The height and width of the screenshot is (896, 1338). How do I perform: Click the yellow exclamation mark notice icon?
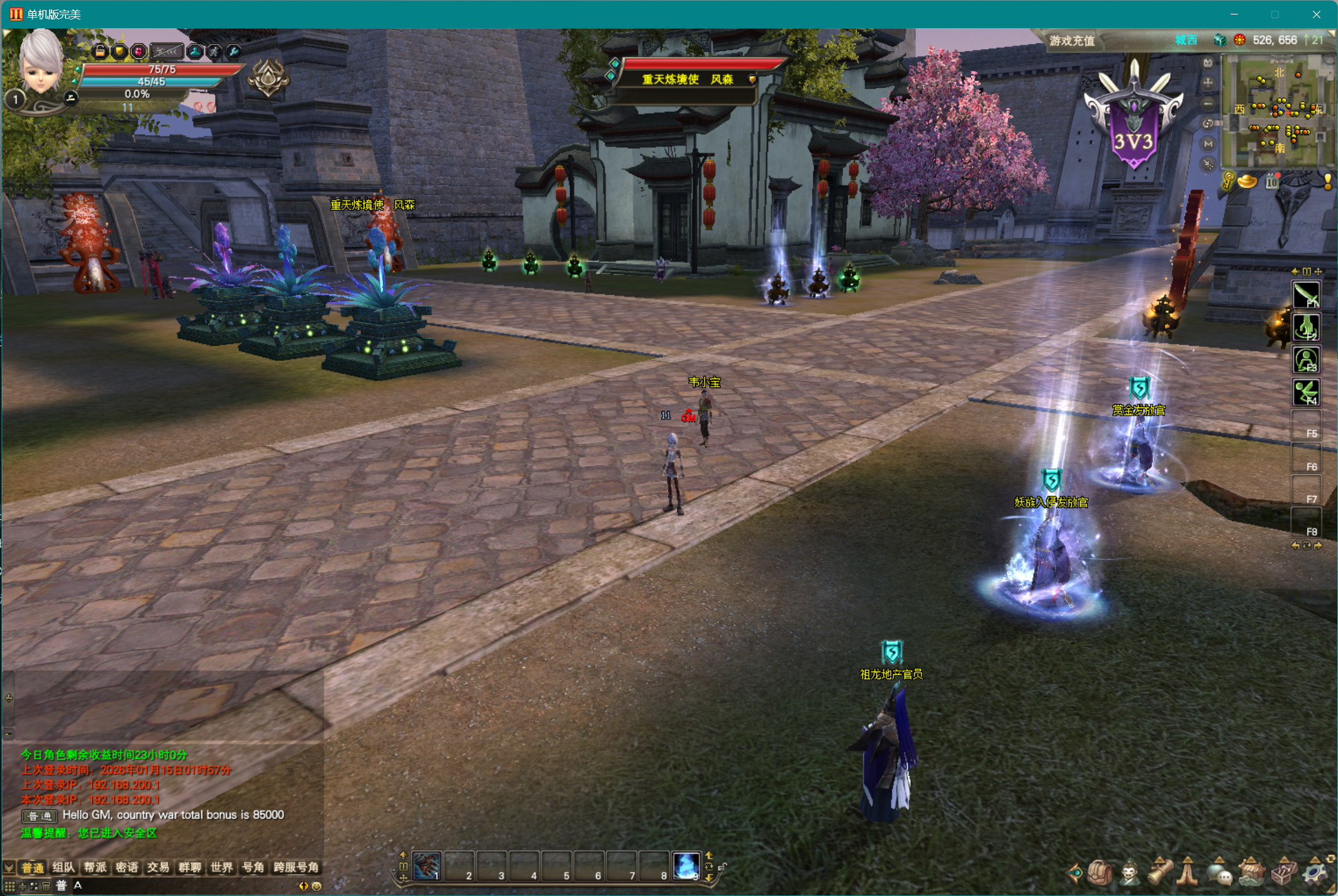(1327, 182)
